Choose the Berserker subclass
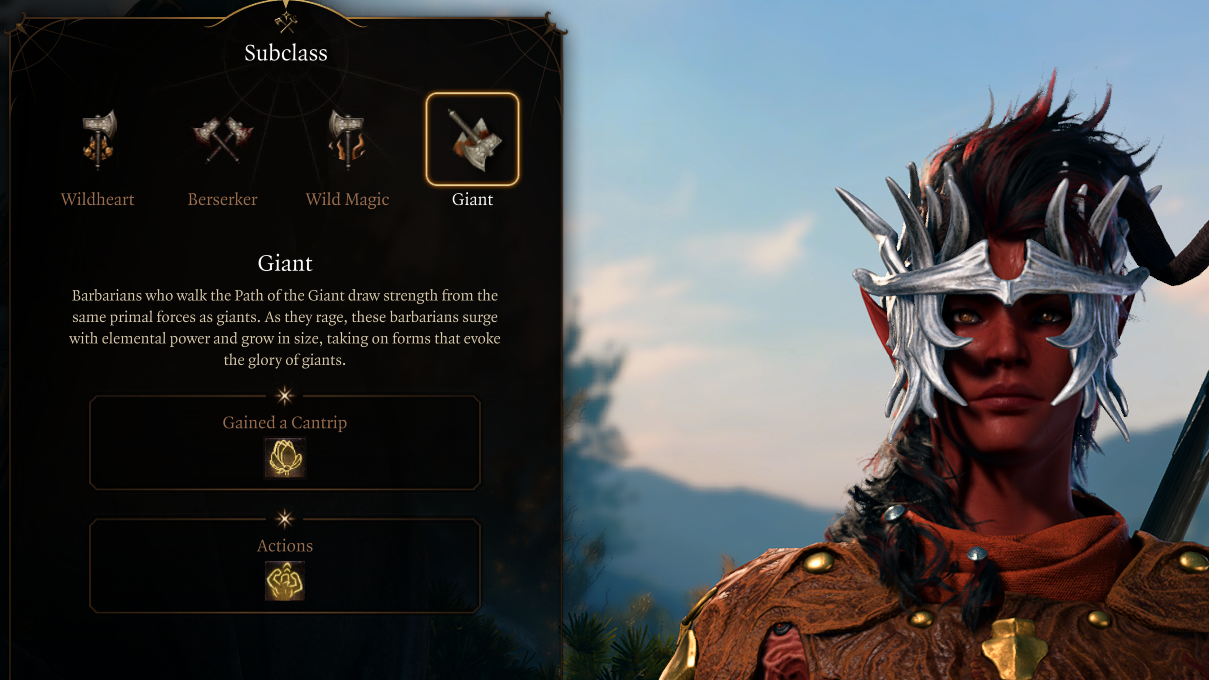Screen dimensions: 1209x680 tap(222, 141)
